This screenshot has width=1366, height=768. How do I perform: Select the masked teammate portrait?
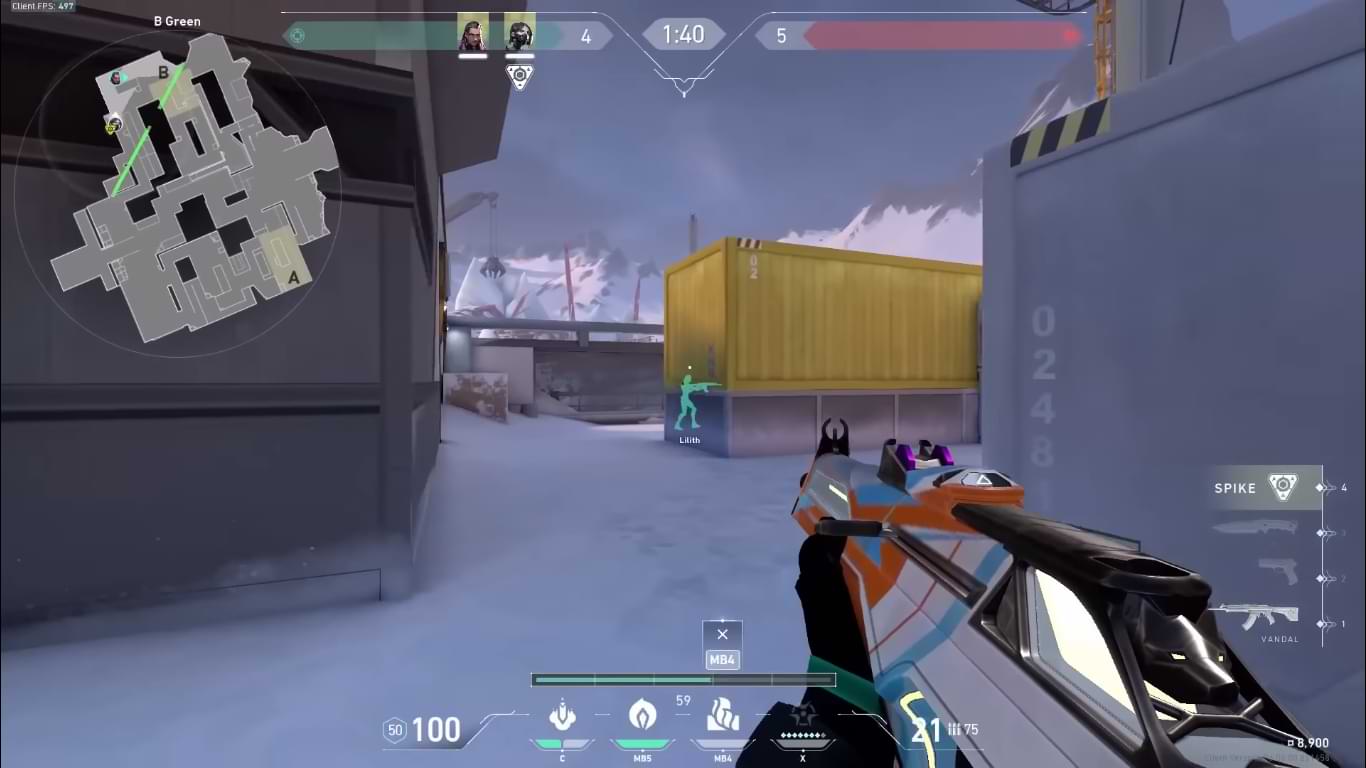pyautogui.click(x=519, y=34)
